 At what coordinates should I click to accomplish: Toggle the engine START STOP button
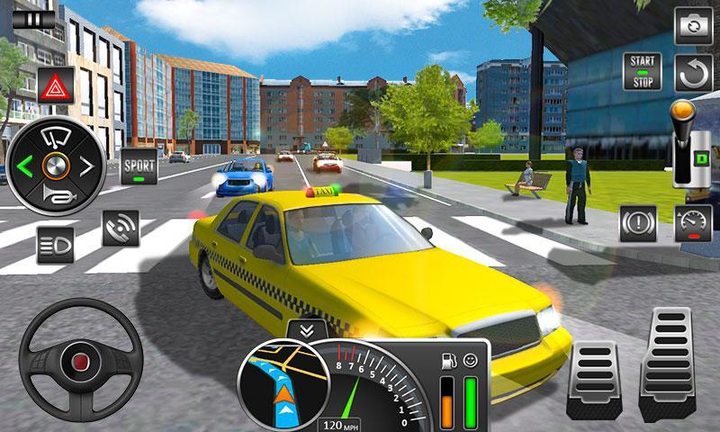coord(642,72)
